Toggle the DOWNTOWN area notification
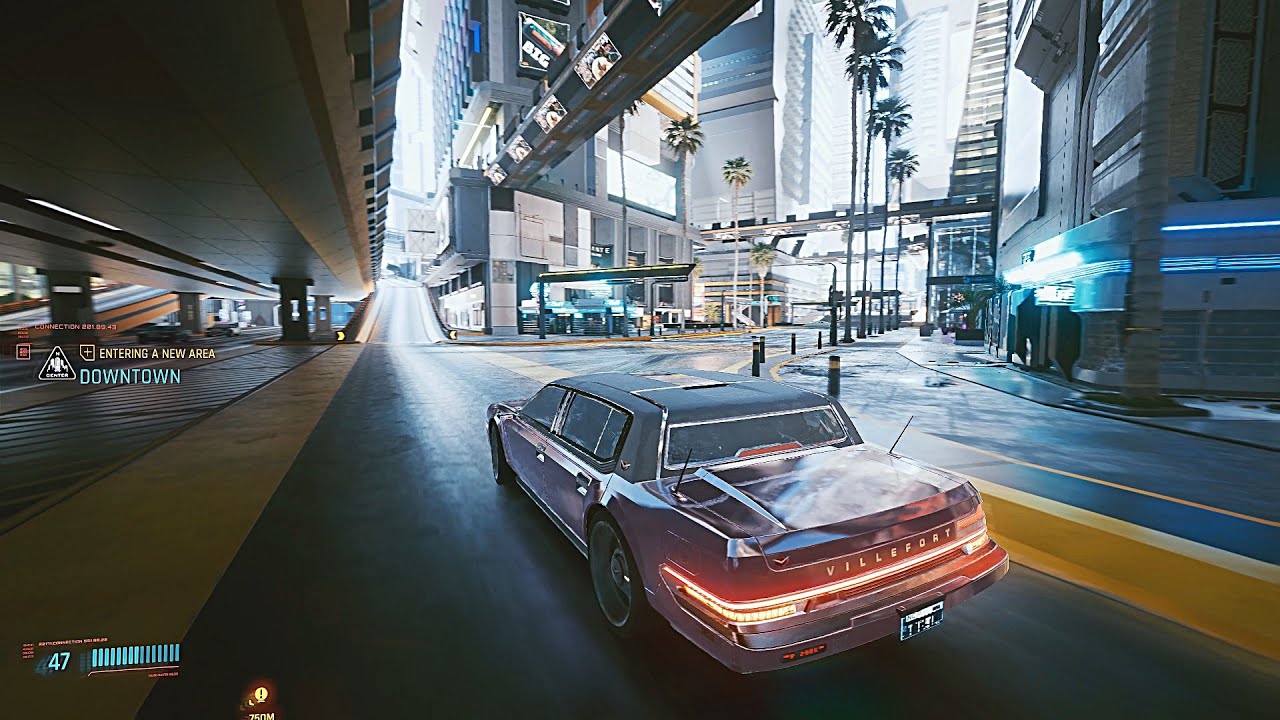The width and height of the screenshot is (1280, 720). point(130,376)
